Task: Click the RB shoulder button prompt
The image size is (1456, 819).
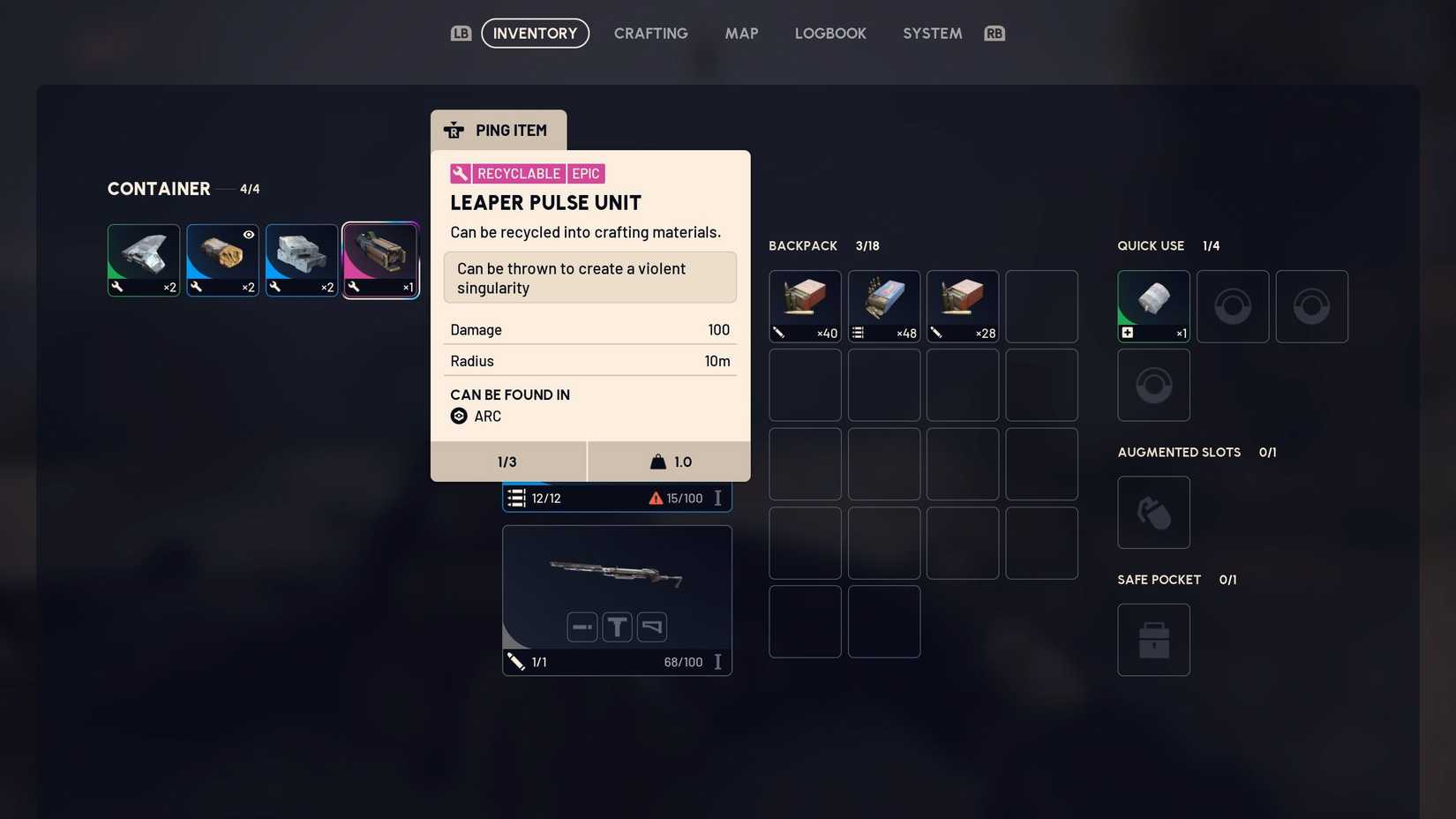Action: point(994,33)
